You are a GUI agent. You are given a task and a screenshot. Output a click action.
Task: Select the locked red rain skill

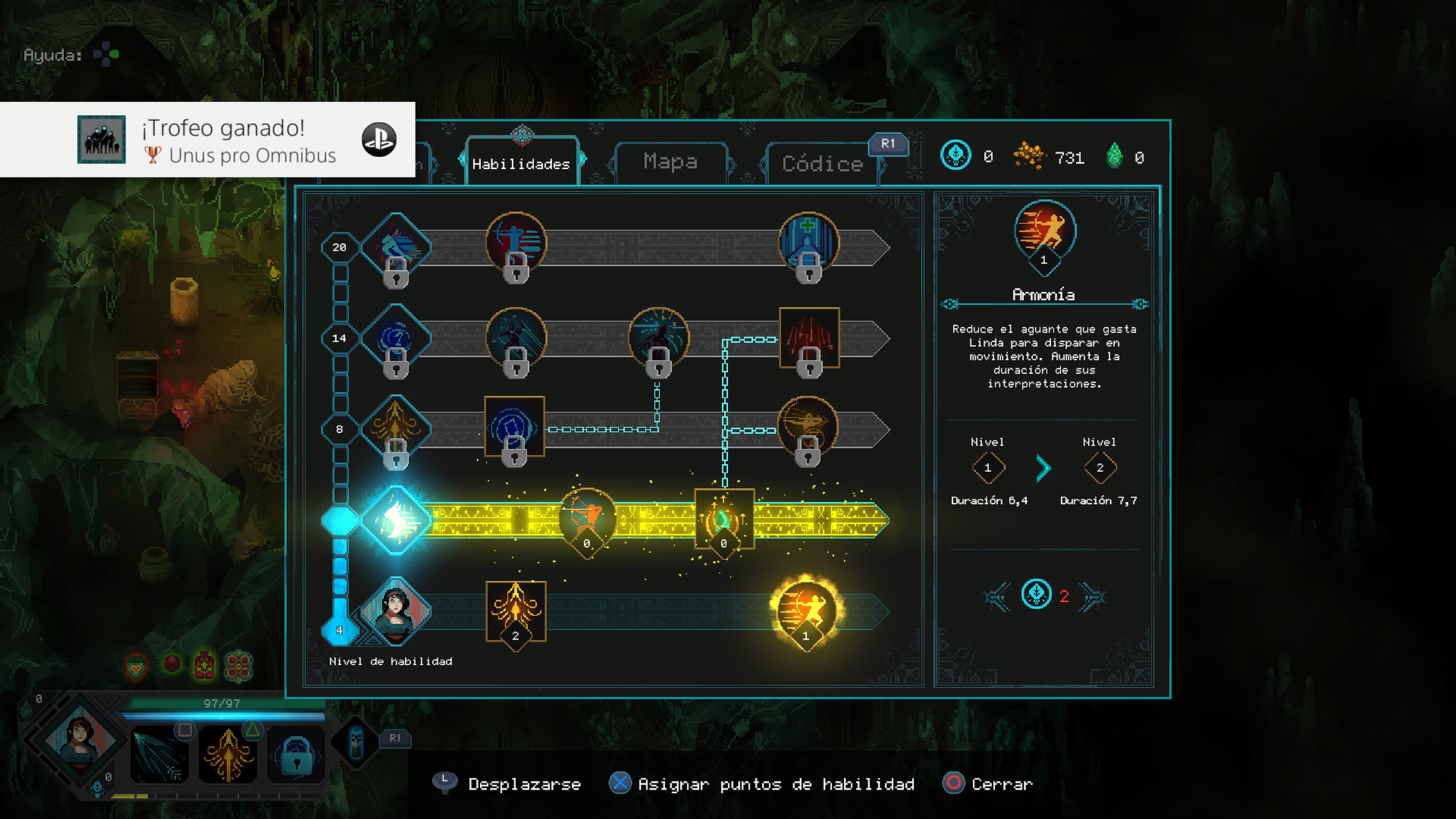809,339
